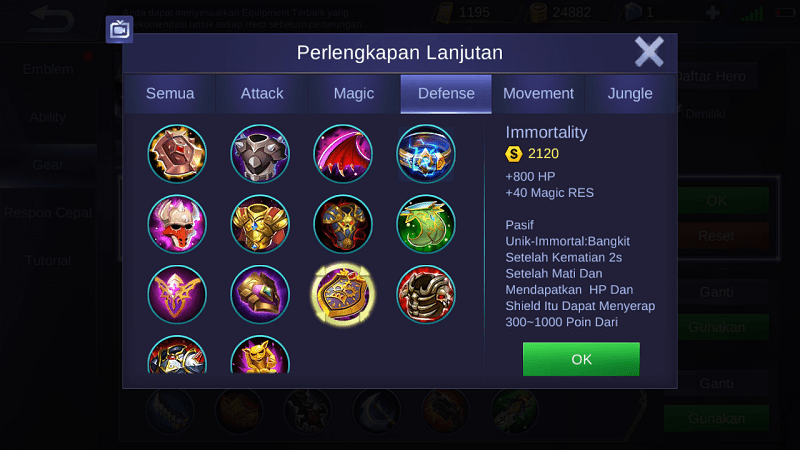Switch to the Semua tab
The width and height of the screenshot is (800, 450).
click(x=170, y=94)
